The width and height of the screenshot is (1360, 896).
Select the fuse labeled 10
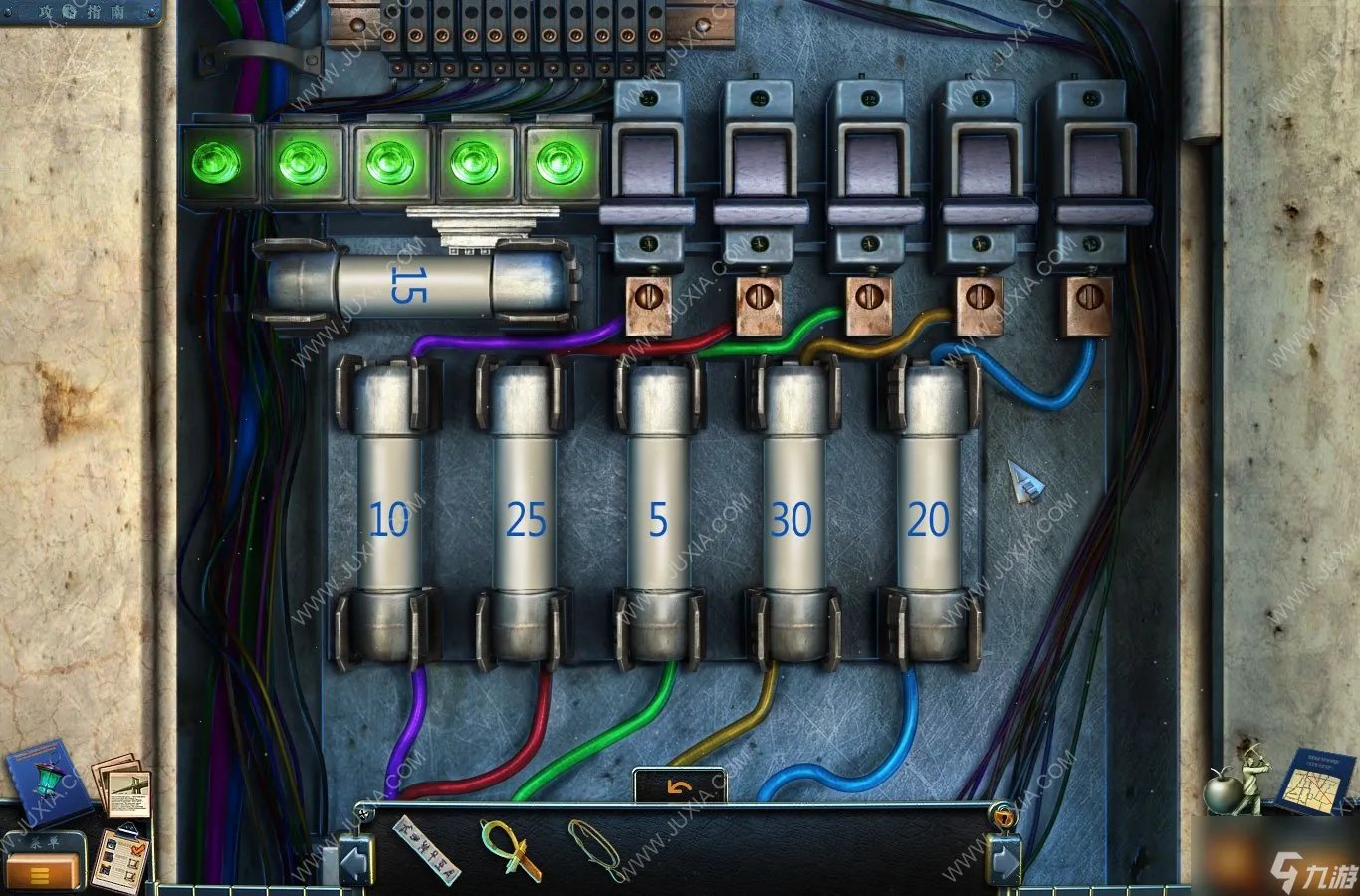coord(389,515)
